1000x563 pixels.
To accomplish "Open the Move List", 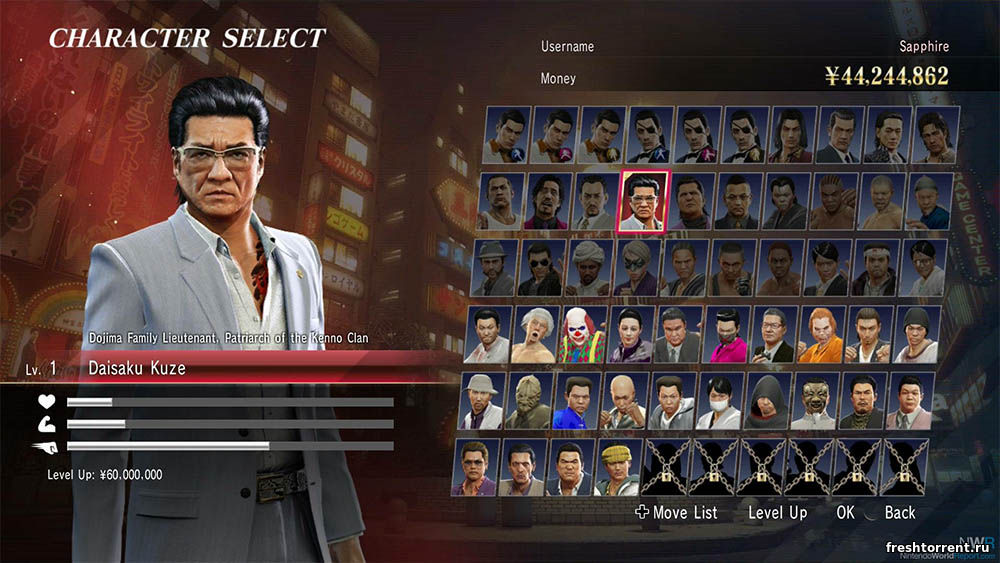I will click(x=676, y=513).
